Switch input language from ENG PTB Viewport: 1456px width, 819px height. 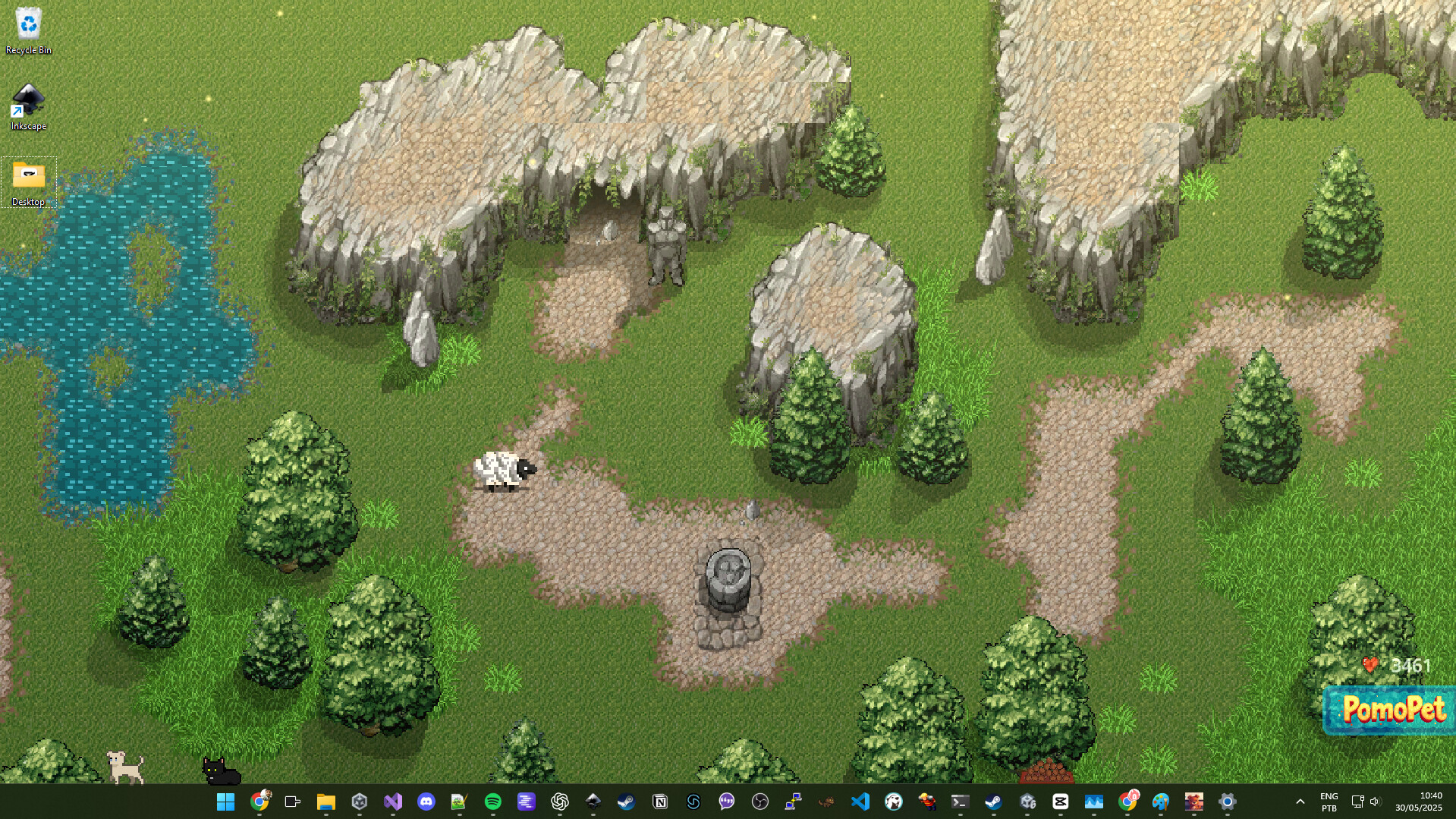click(x=1329, y=802)
